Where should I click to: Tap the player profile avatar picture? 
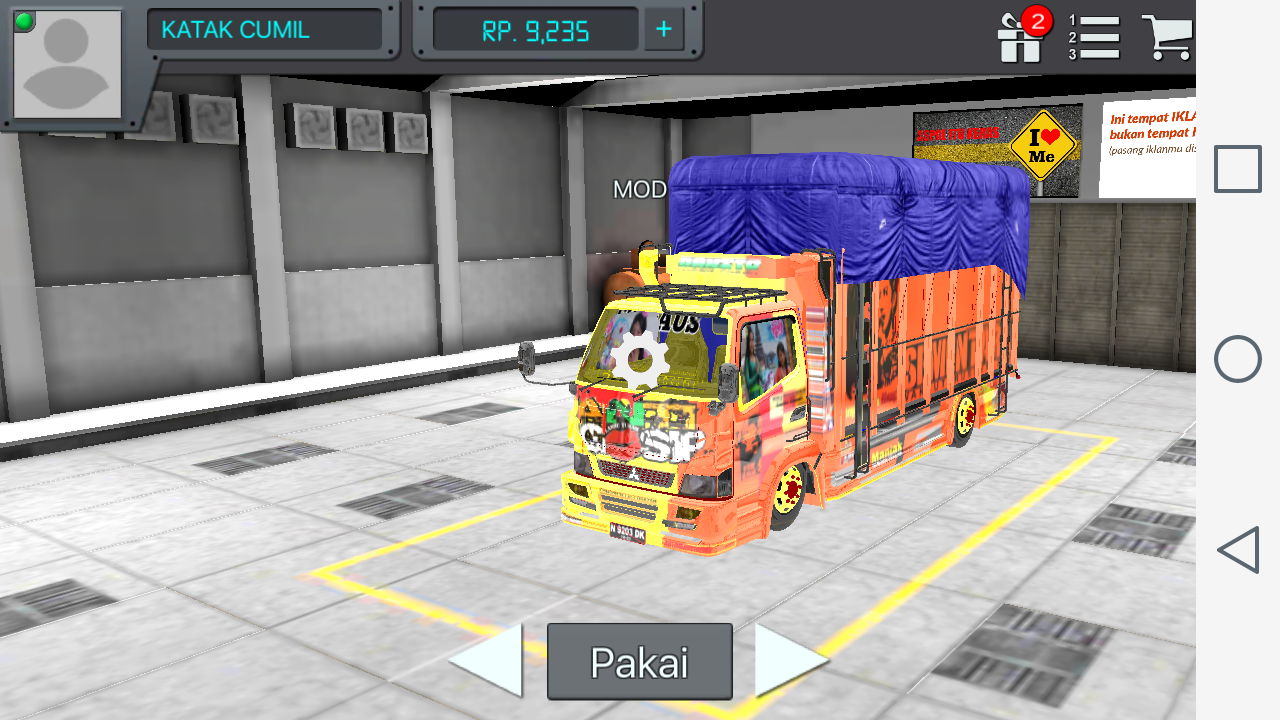coord(65,65)
